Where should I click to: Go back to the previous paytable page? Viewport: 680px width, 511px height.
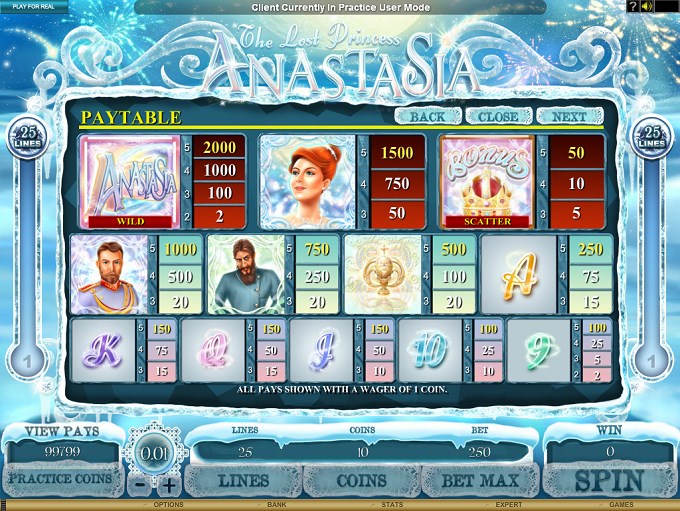(x=427, y=116)
